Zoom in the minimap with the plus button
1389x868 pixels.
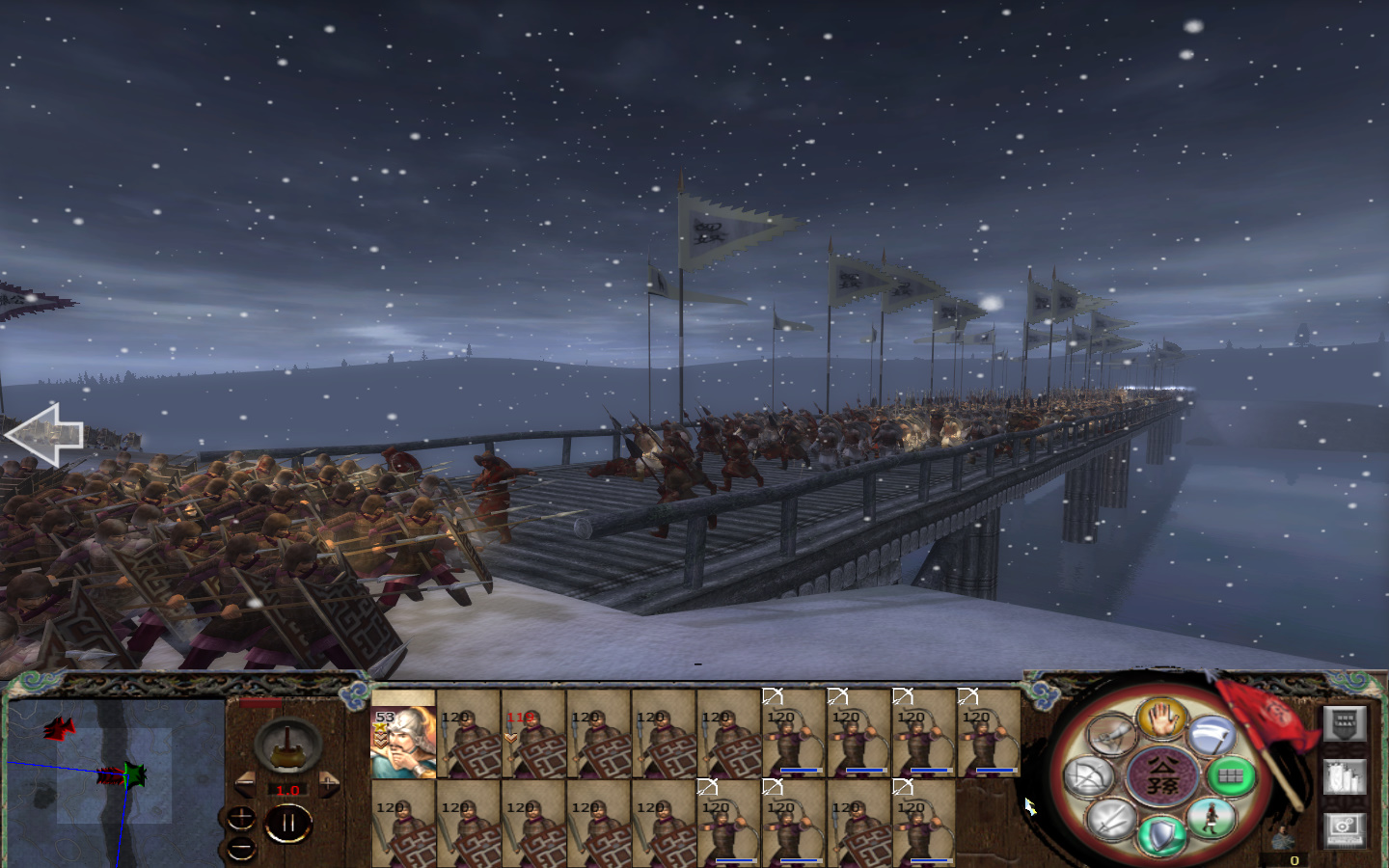click(241, 819)
